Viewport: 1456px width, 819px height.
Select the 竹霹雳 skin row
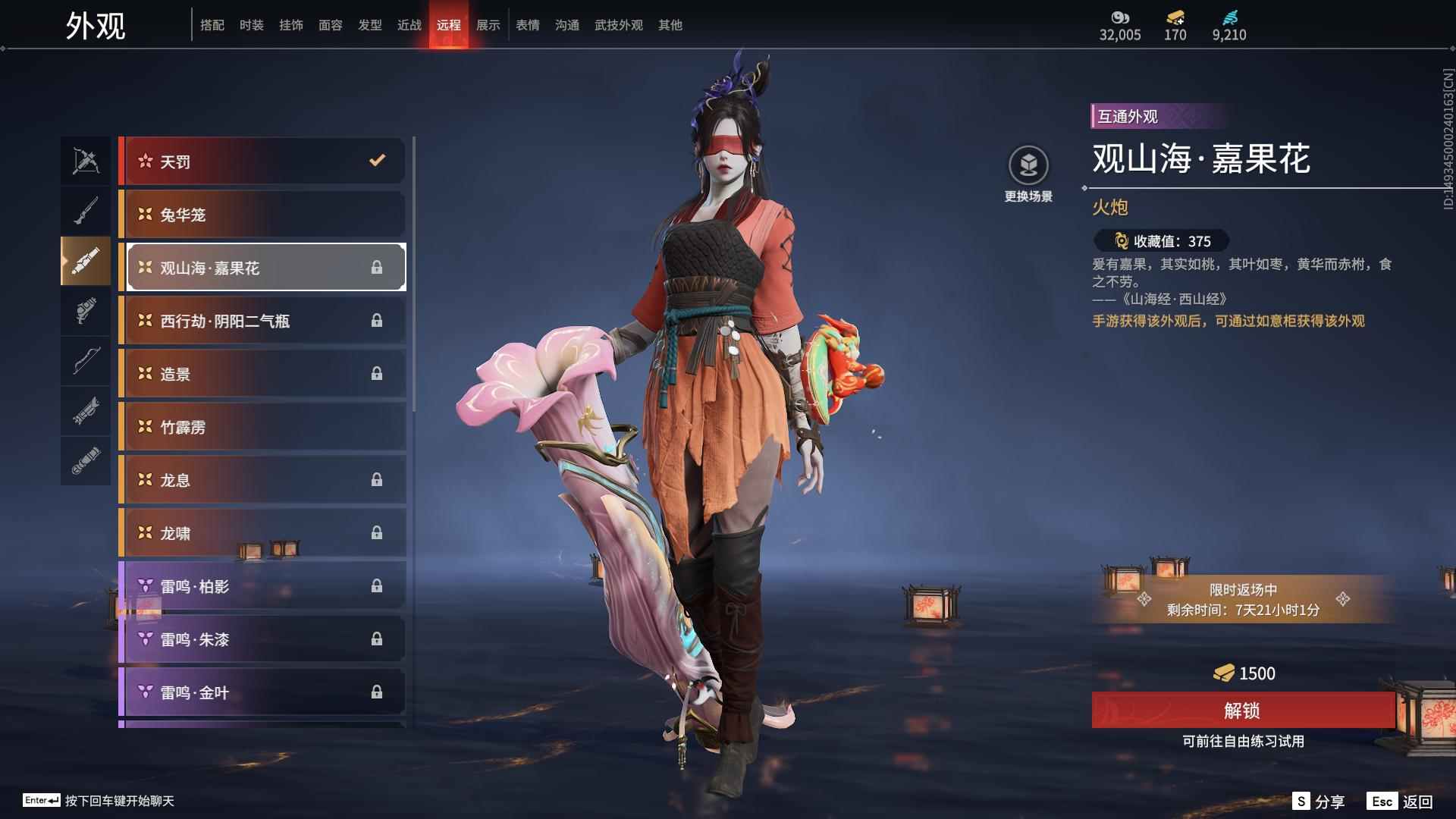[x=262, y=427]
